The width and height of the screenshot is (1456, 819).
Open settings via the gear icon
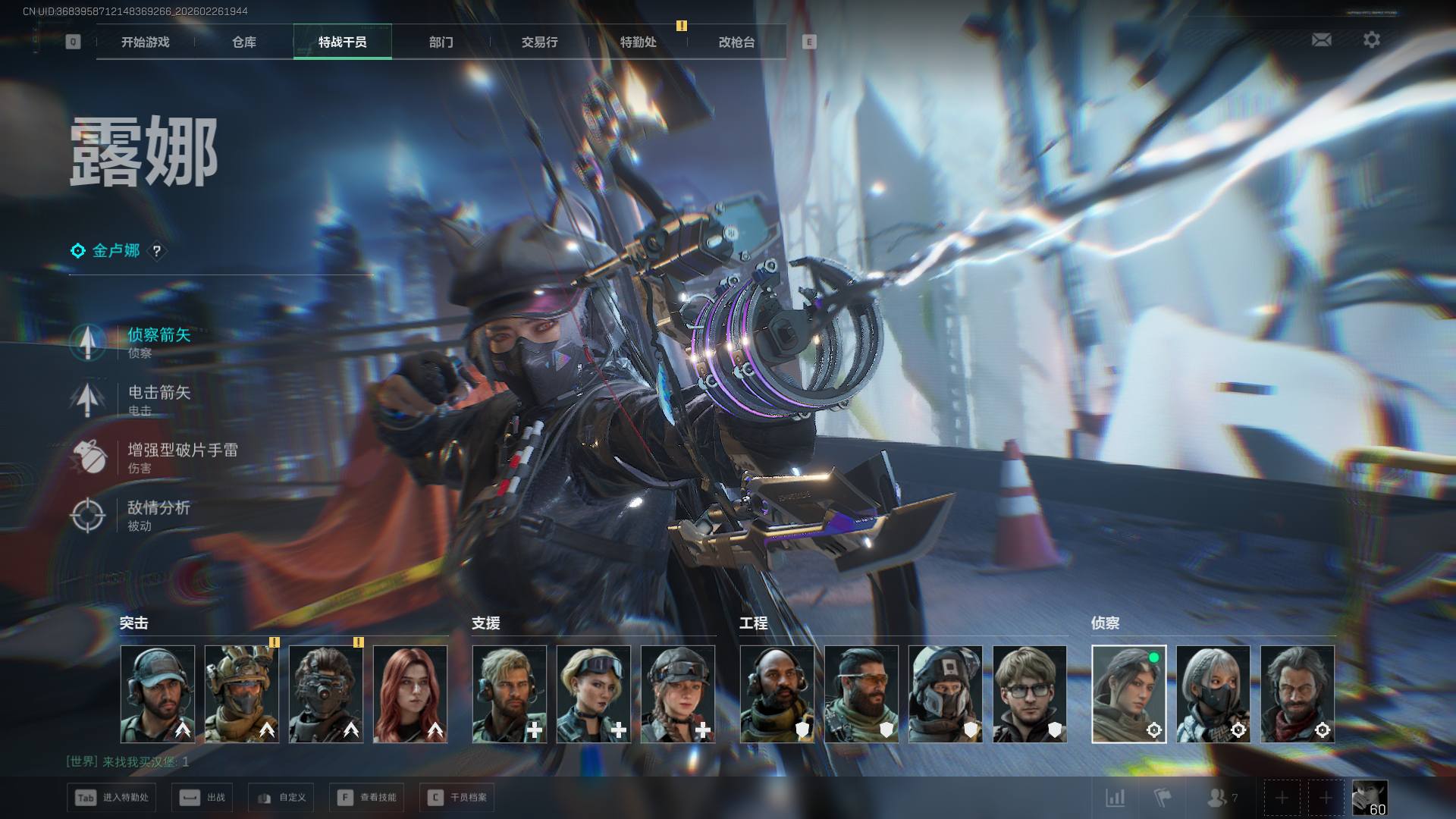click(x=1372, y=39)
